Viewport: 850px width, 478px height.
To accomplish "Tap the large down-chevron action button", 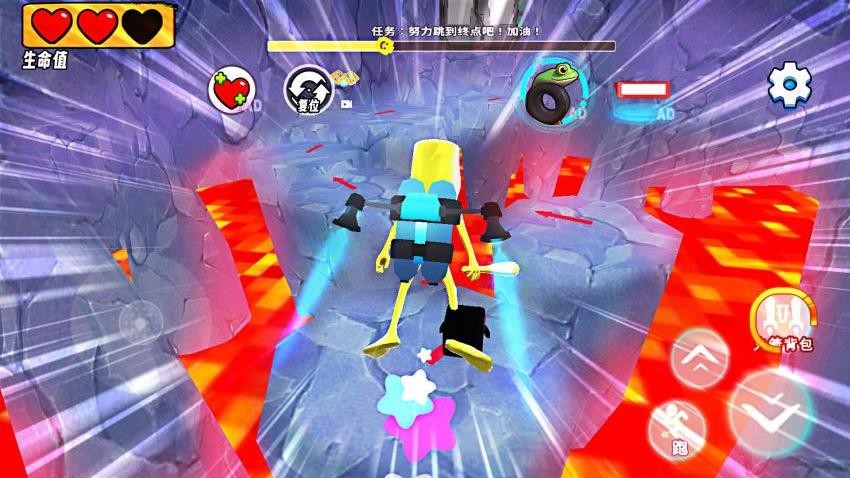I will [x=772, y=411].
